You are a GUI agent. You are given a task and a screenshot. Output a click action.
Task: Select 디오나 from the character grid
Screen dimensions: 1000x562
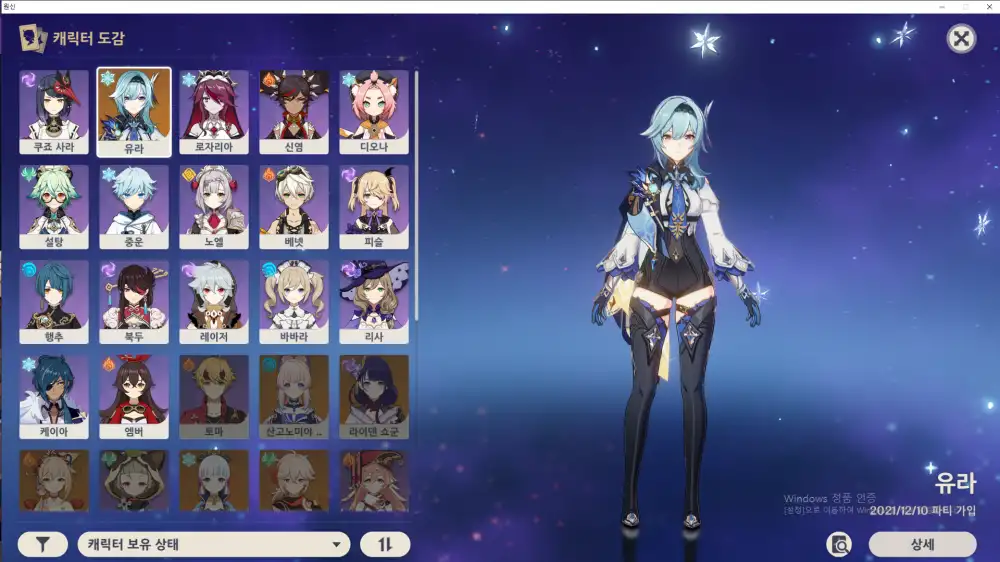[374, 112]
